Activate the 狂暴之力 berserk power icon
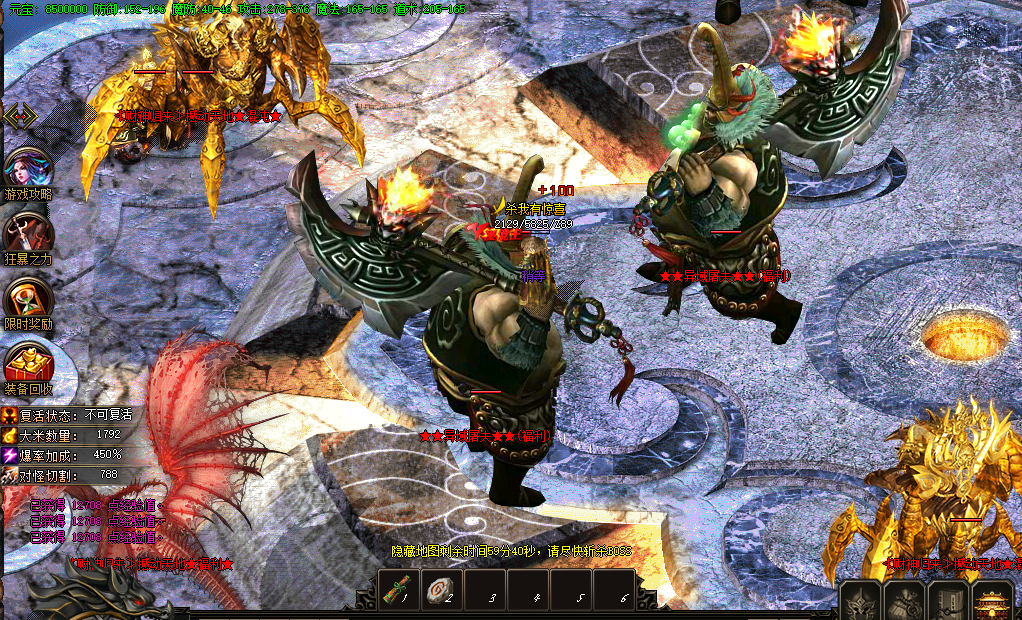The image size is (1022, 620). (x=27, y=233)
